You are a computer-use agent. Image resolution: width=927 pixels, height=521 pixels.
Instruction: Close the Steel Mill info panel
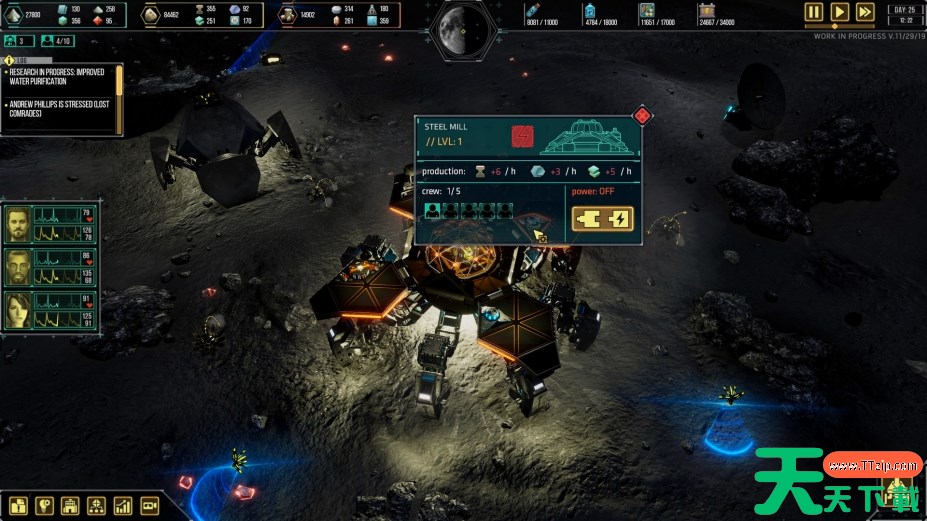(x=642, y=116)
